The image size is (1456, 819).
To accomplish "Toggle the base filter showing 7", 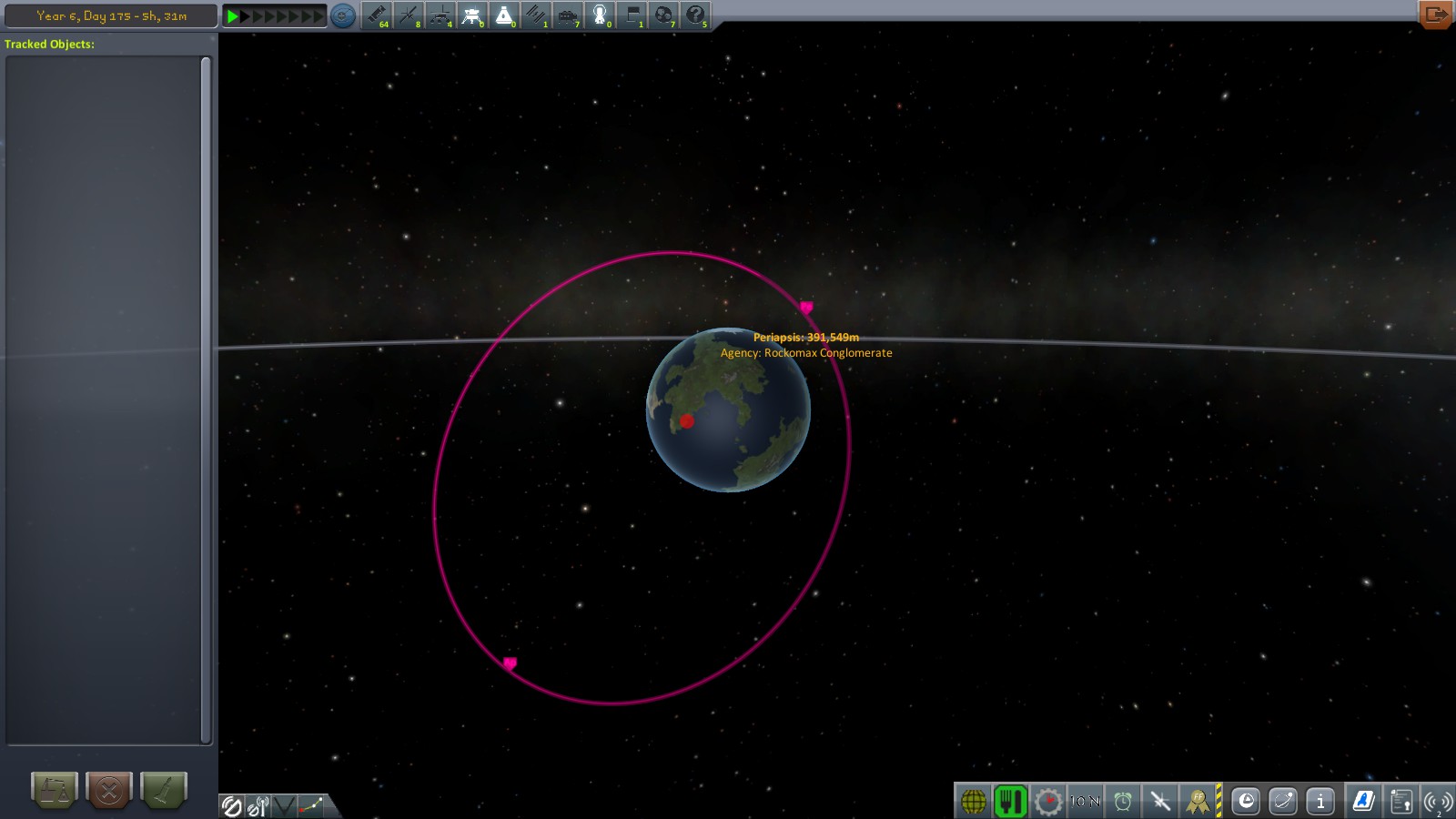I will pos(568,15).
